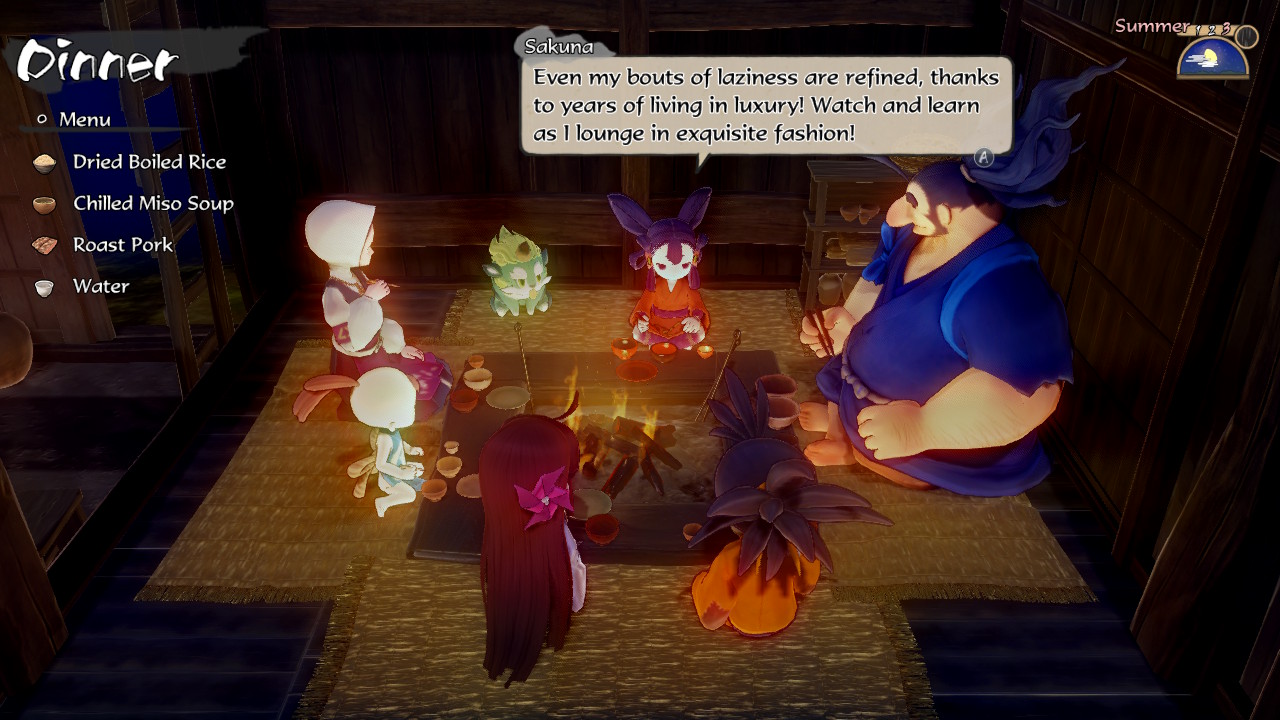Advance Sakuna's dialogue speech bubble

pyautogui.click(x=984, y=157)
